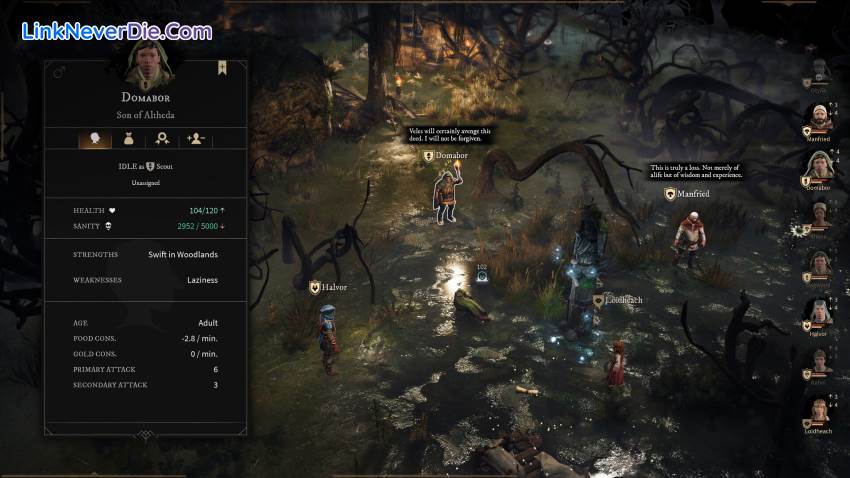Image resolution: width=850 pixels, height=478 pixels.
Task: Switch to the relations tab with plus and minus
Action: click(x=196, y=139)
